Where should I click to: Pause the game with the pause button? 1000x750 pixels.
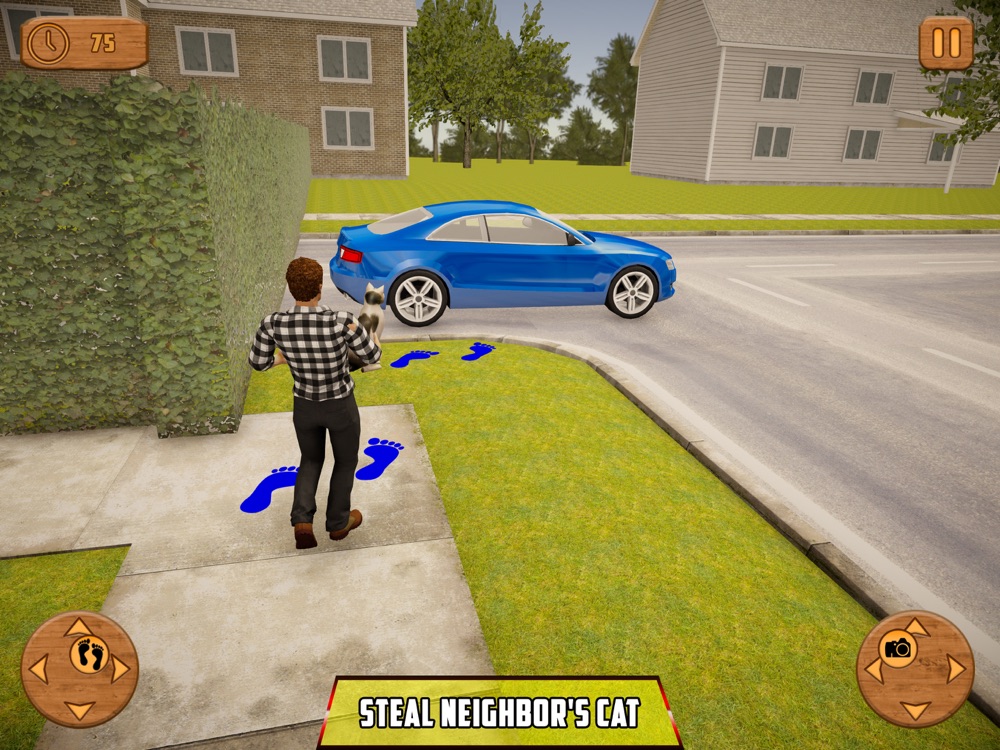[x=945, y=43]
